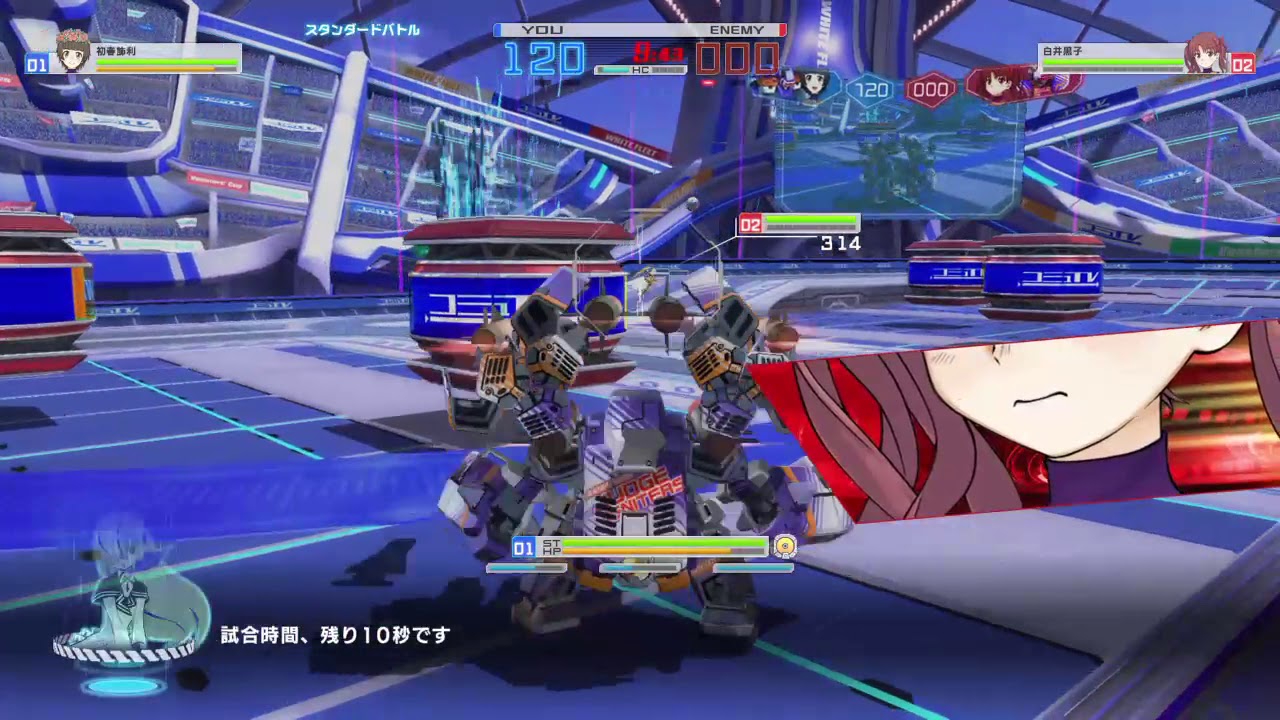Click the 白井黒子 enemy portrait
Screen dimensions: 1280x720
tap(1206, 53)
